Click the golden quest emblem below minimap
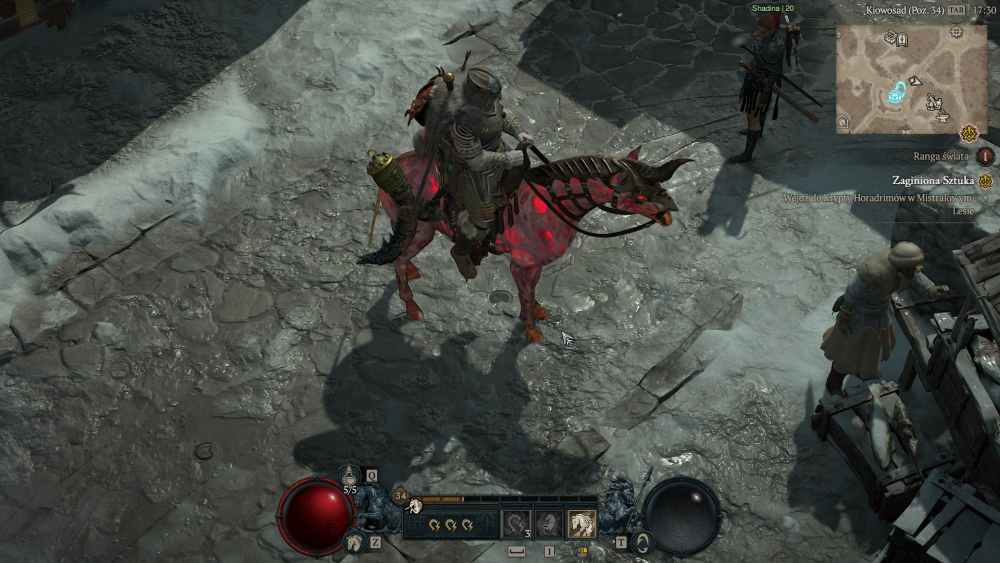The width and height of the screenshot is (1000, 563). (968, 132)
